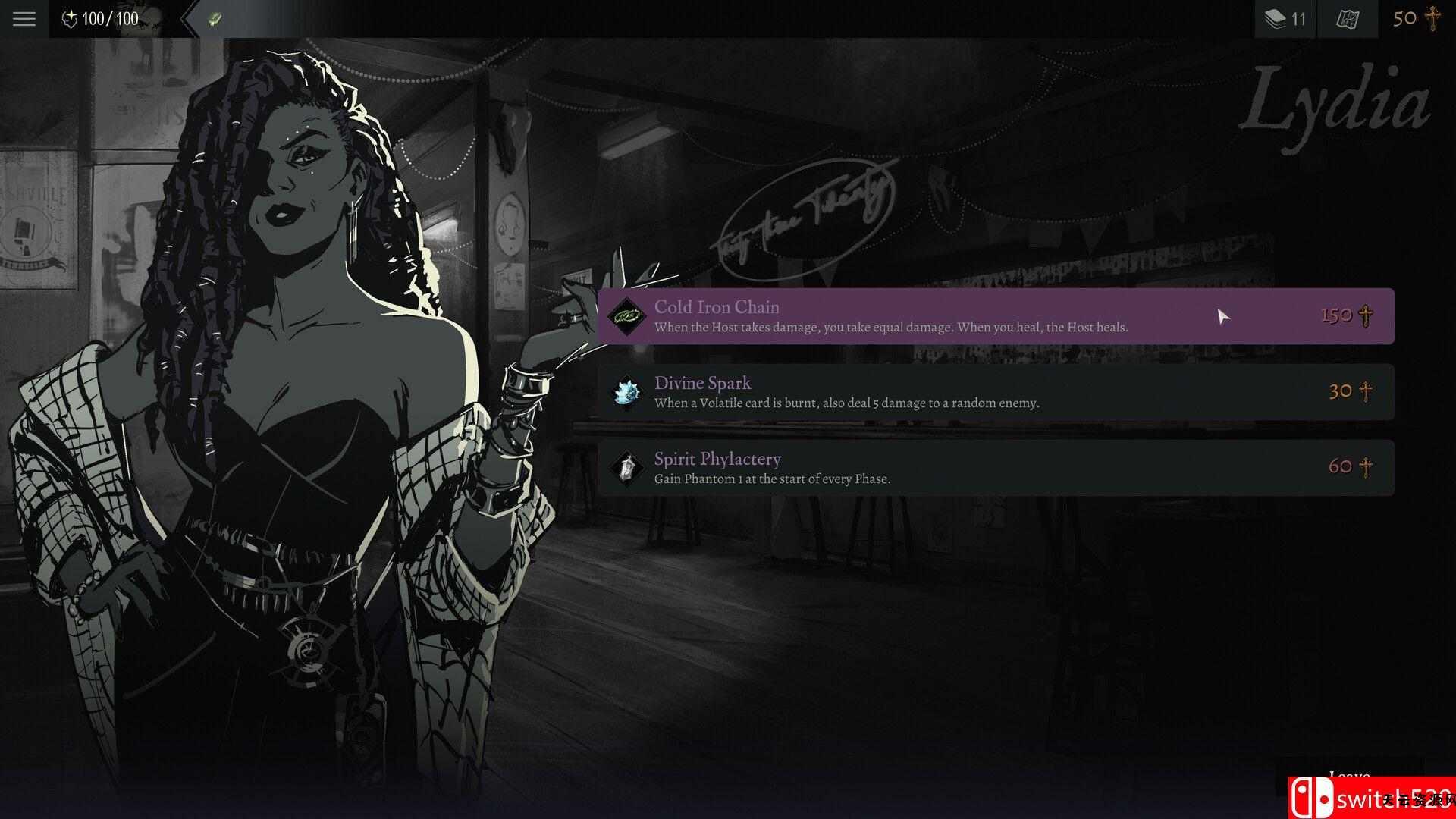
Task: Click the green relic icon in the top bar
Action: [x=215, y=19]
